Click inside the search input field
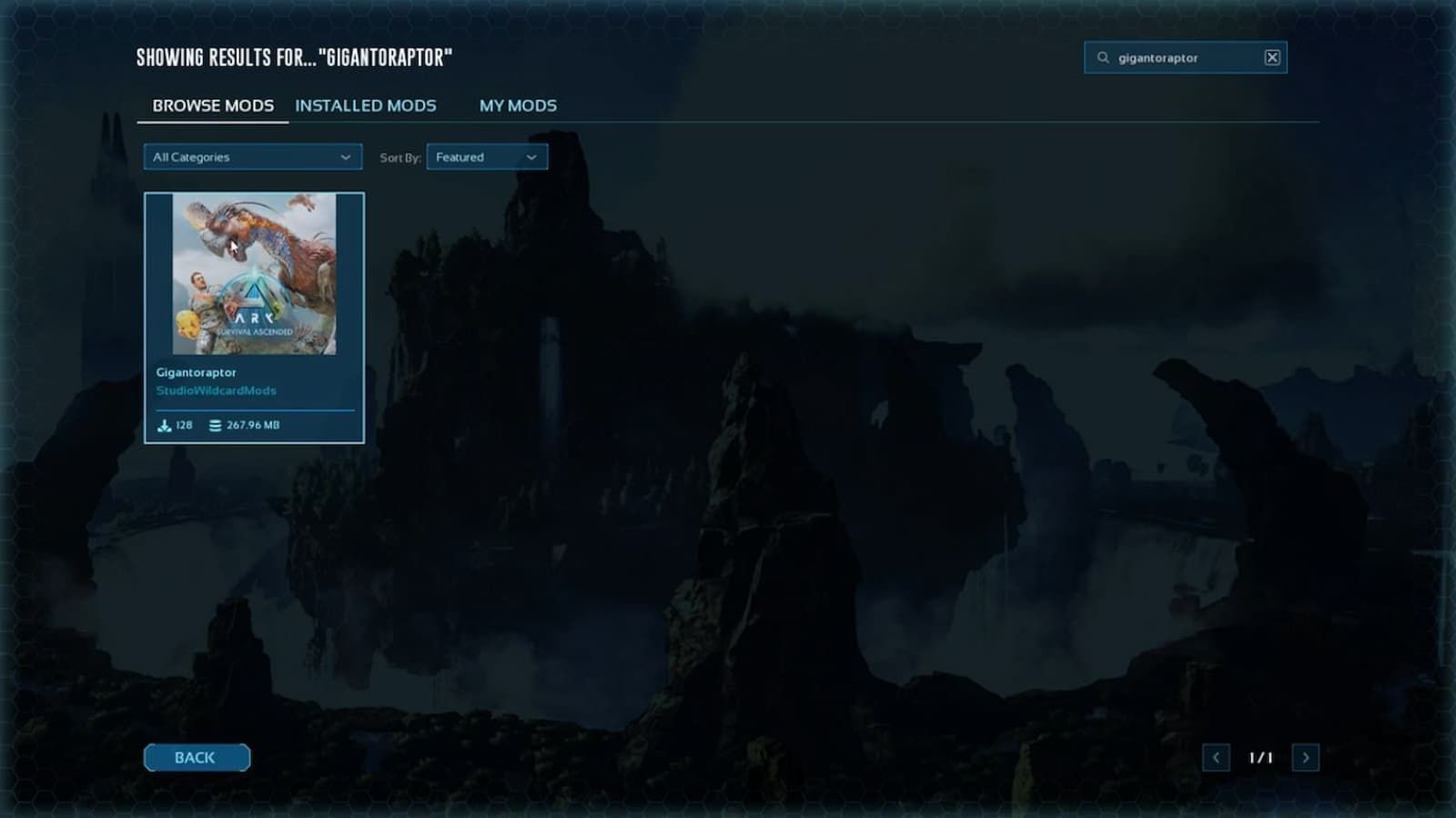This screenshot has height=818, width=1456. point(1183,57)
